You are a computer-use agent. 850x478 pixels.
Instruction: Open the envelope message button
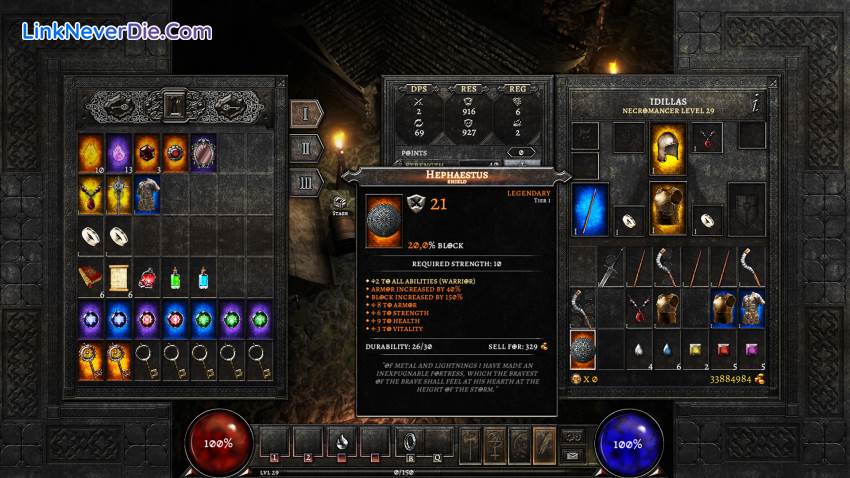pyautogui.click(x=573, y=453)
